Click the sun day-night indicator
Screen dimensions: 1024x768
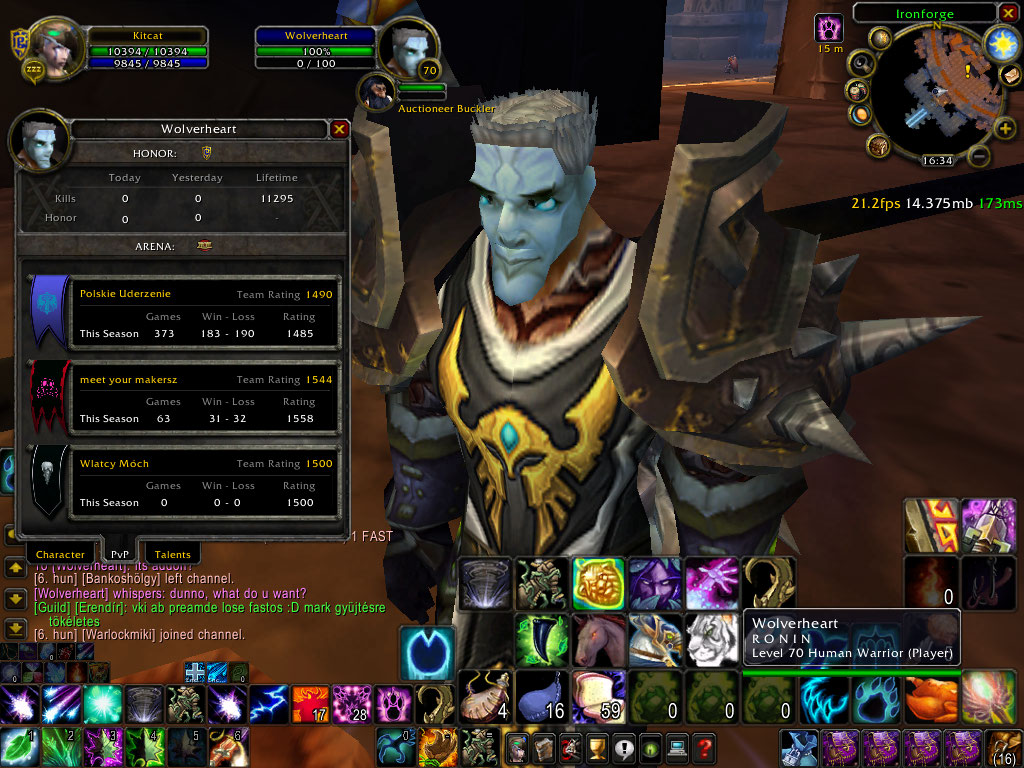(1001, 42)
